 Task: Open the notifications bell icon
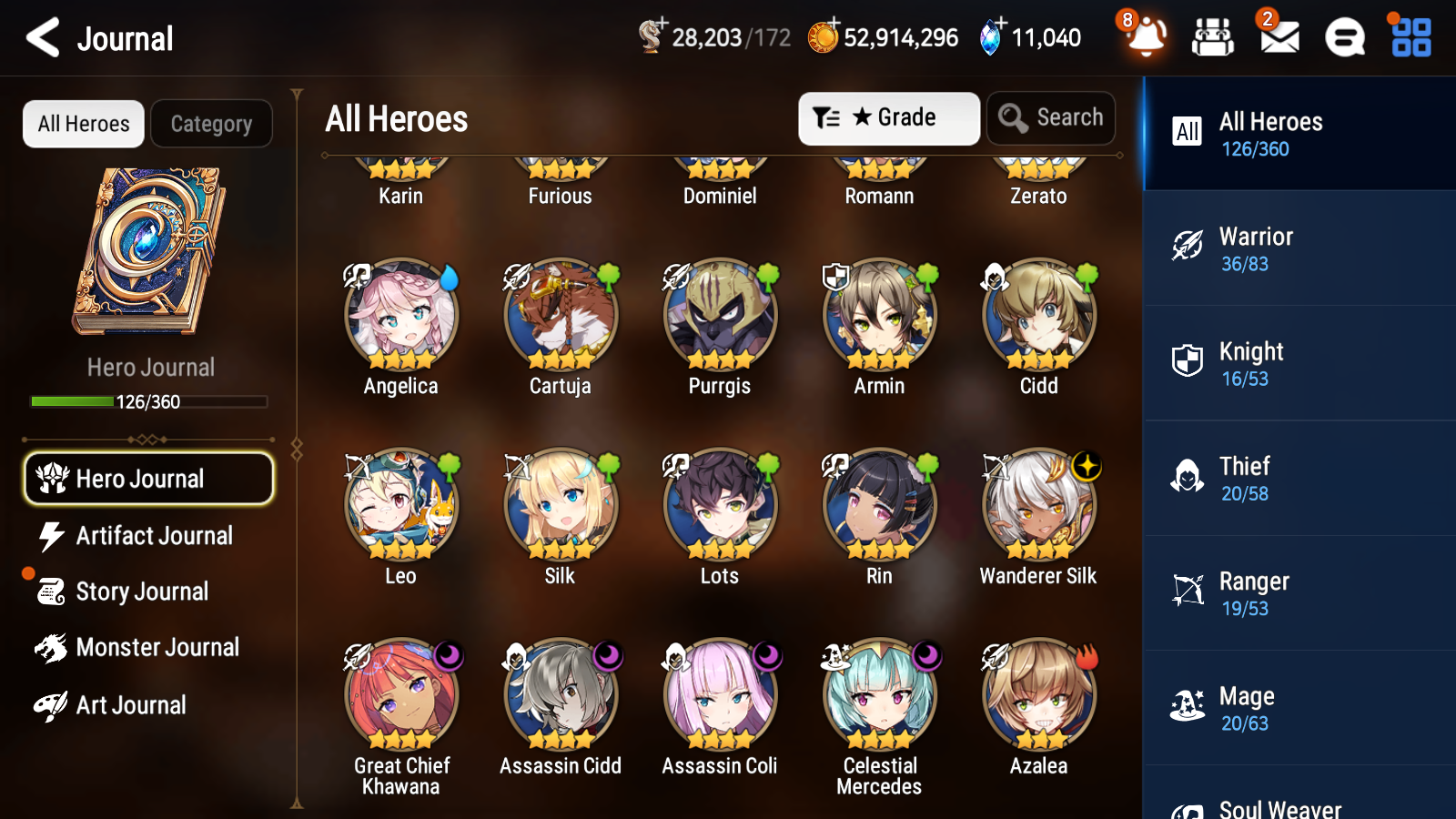[x=1146, y=38]
